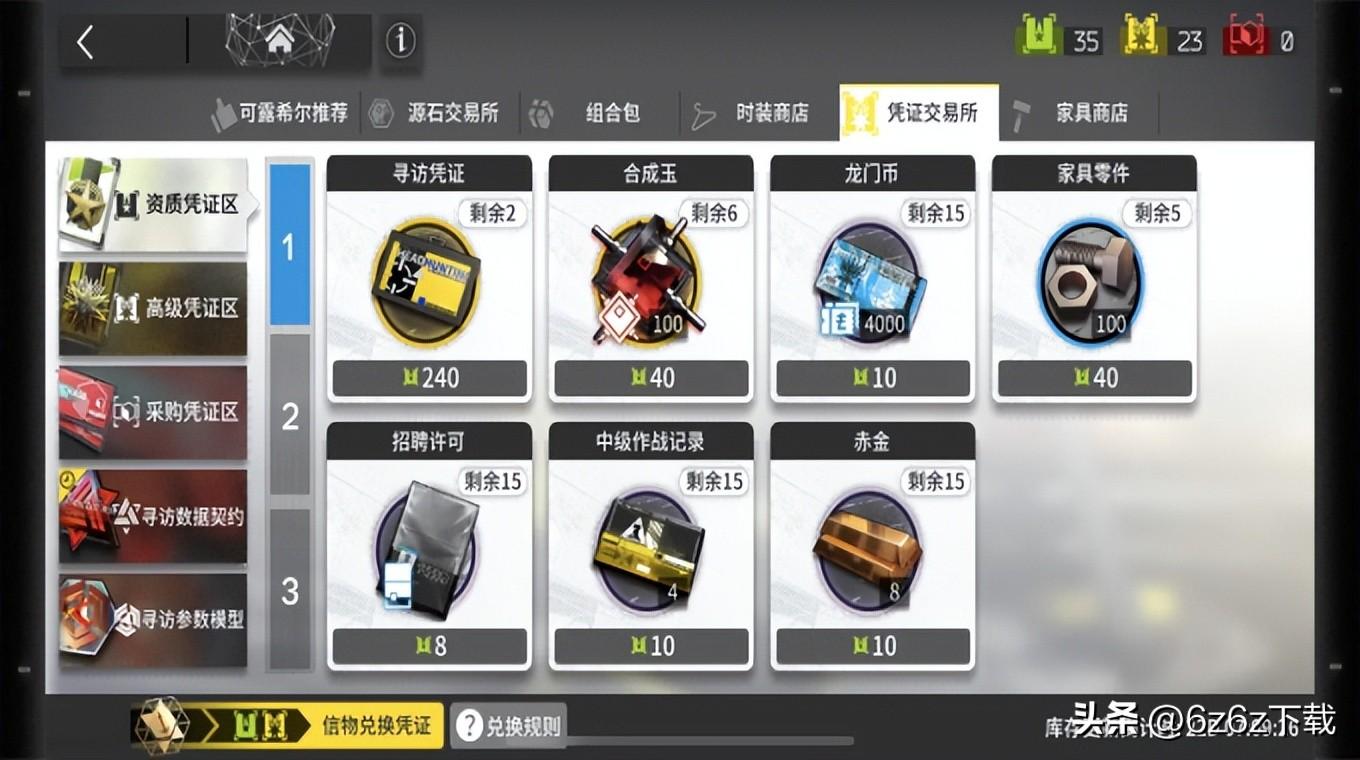Choose the 采购凭证区 category
Image resolution: width=1360 pixels, height=760 pixels.
click(153, 412)
